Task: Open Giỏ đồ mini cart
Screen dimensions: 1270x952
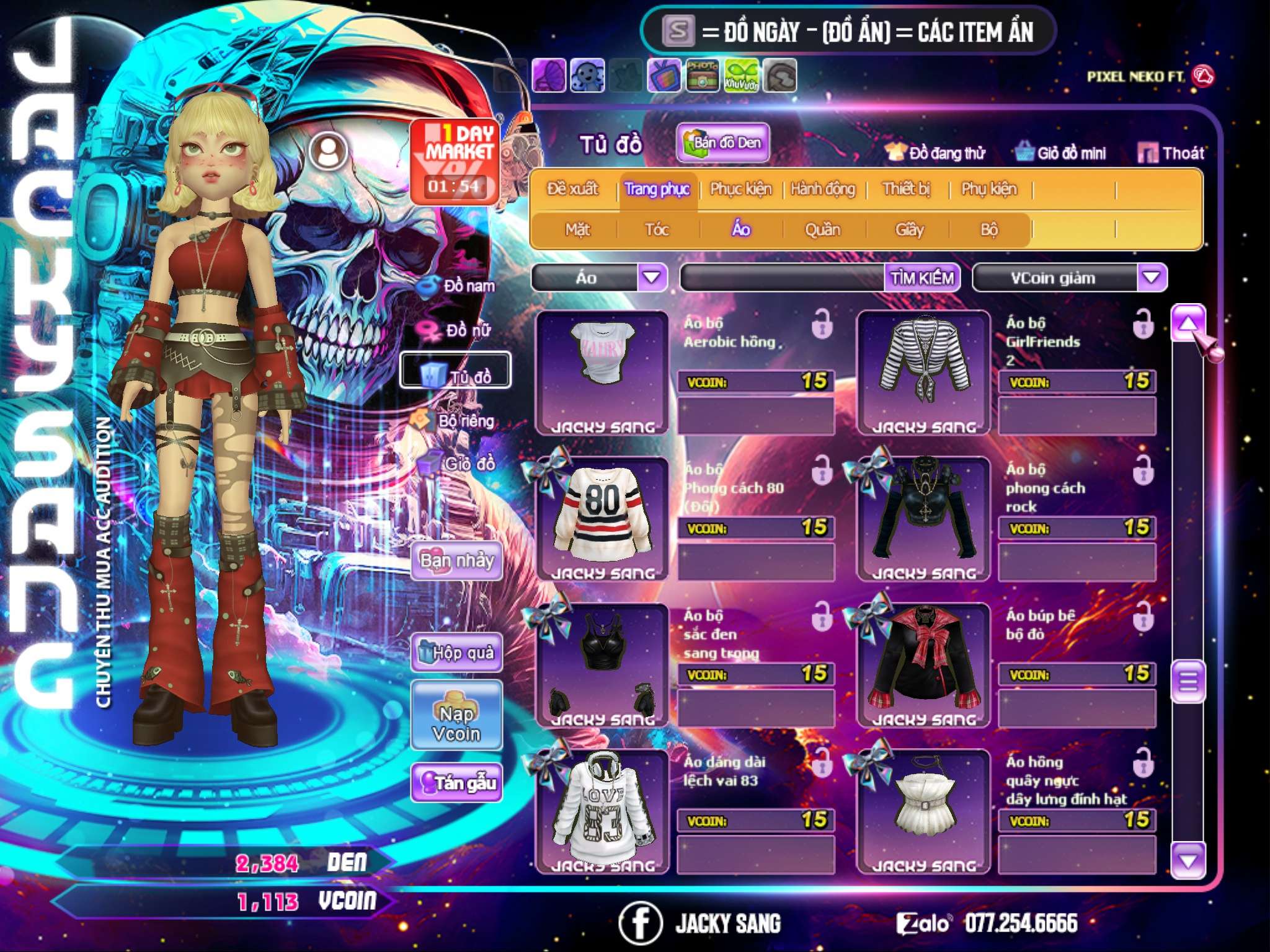Action: [1060, 152]
